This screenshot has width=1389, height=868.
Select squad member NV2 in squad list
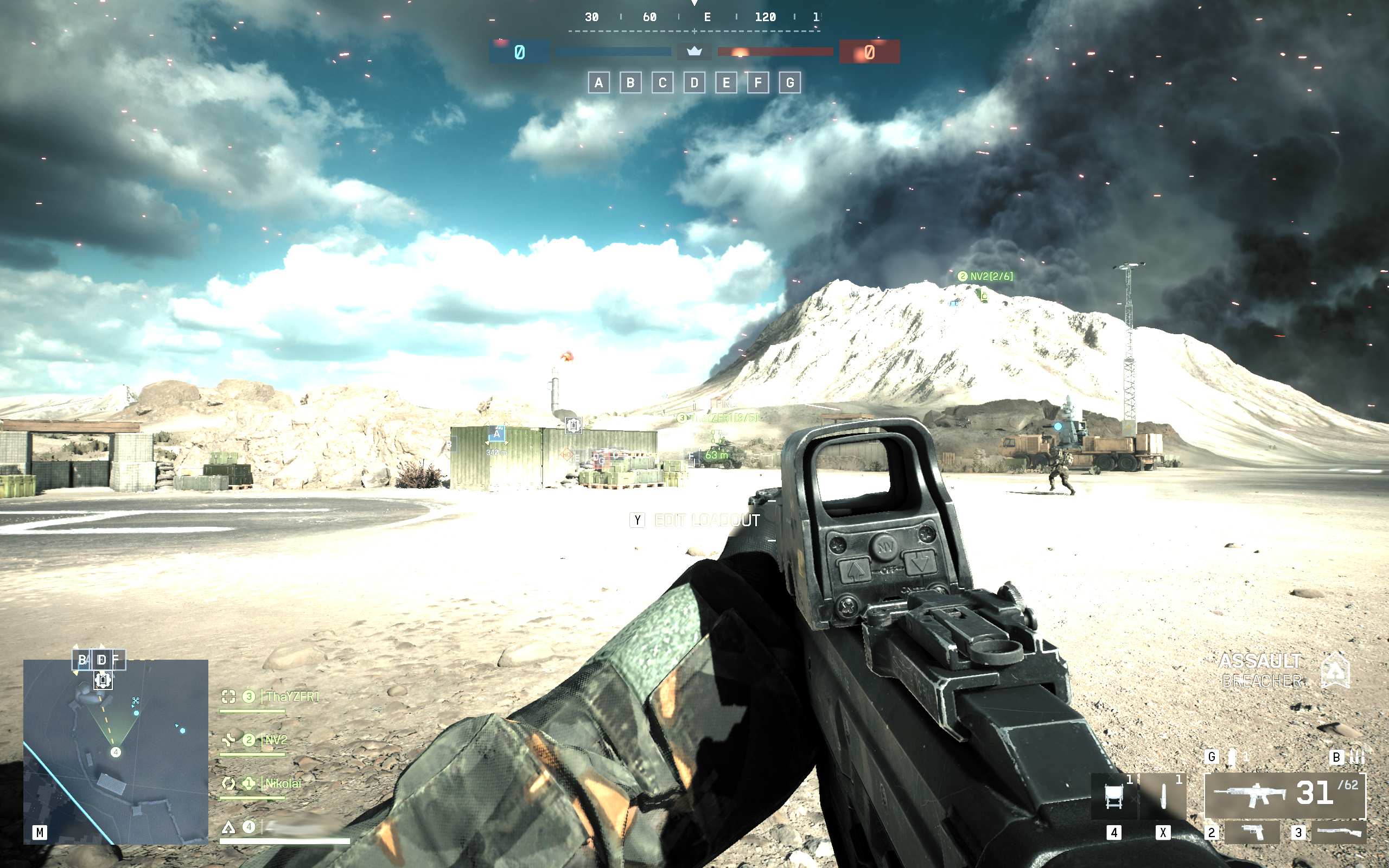[276, 740]
